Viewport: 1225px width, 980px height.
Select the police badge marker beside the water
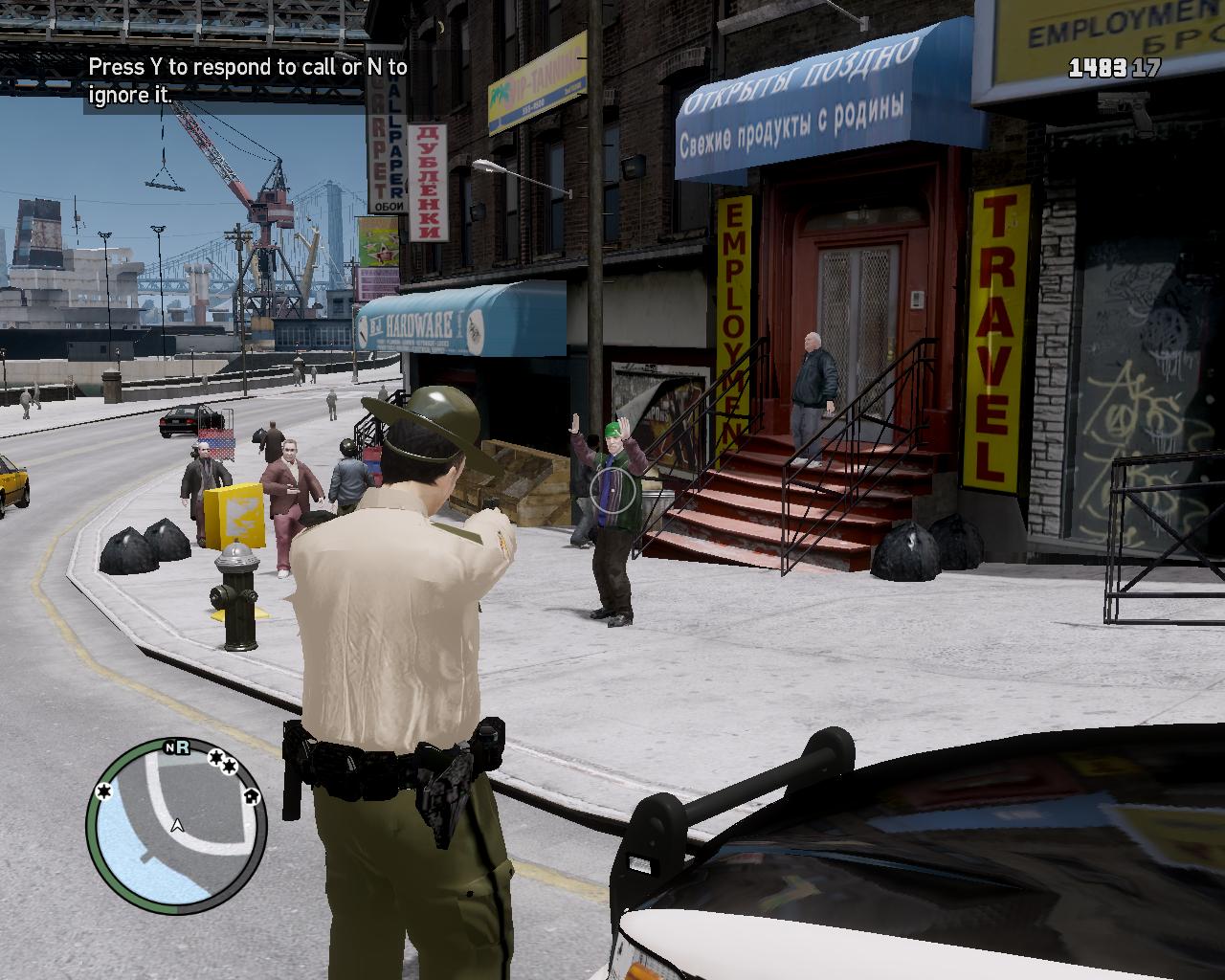click(x=102, y=791)
